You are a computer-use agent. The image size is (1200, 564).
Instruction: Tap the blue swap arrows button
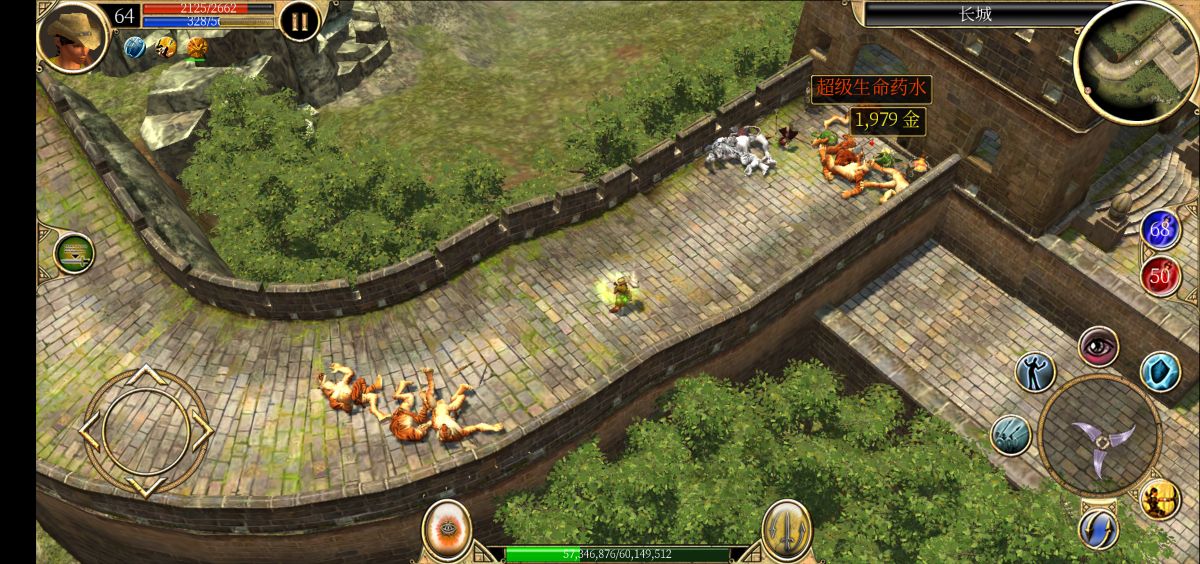pyautogui.click(x=1098, y=528)
